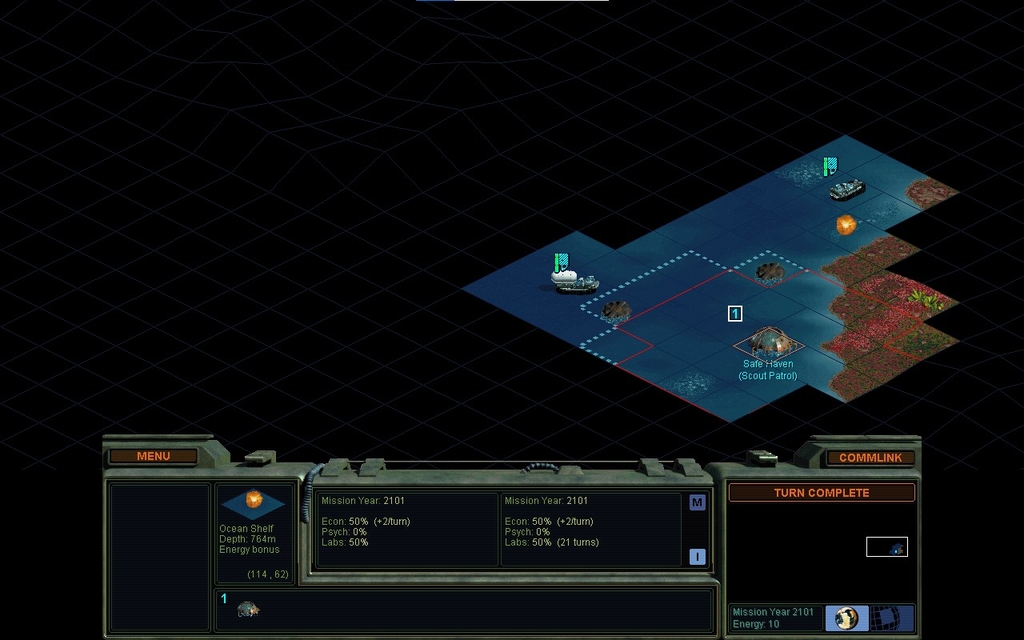Open the COMMLINK panel
Viewport: 1024px width, 640px height.
point(870,457)
